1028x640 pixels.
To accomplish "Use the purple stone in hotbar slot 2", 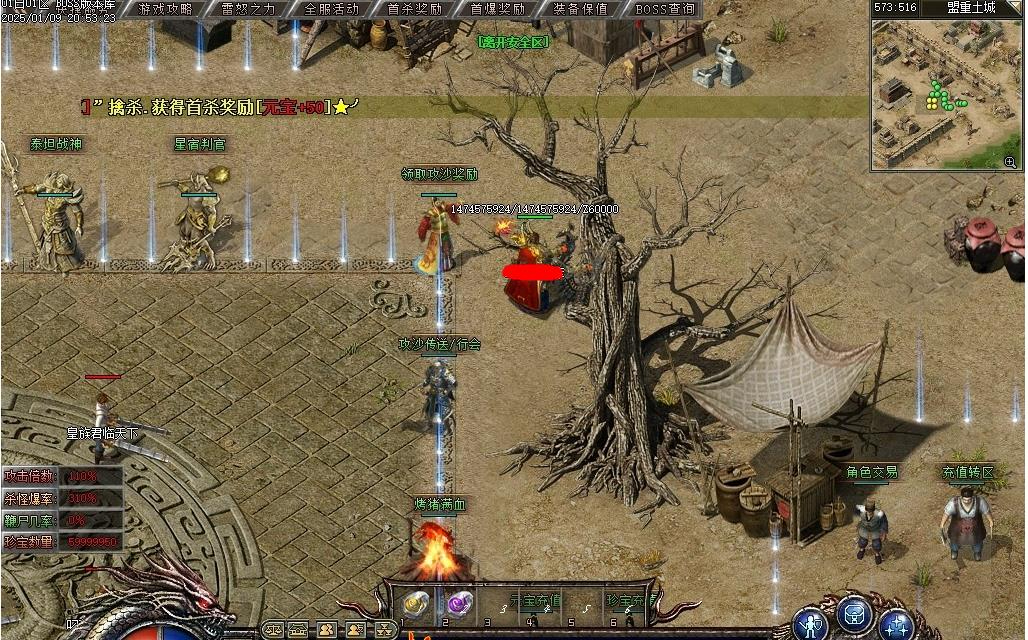I will tap(459, 604).
